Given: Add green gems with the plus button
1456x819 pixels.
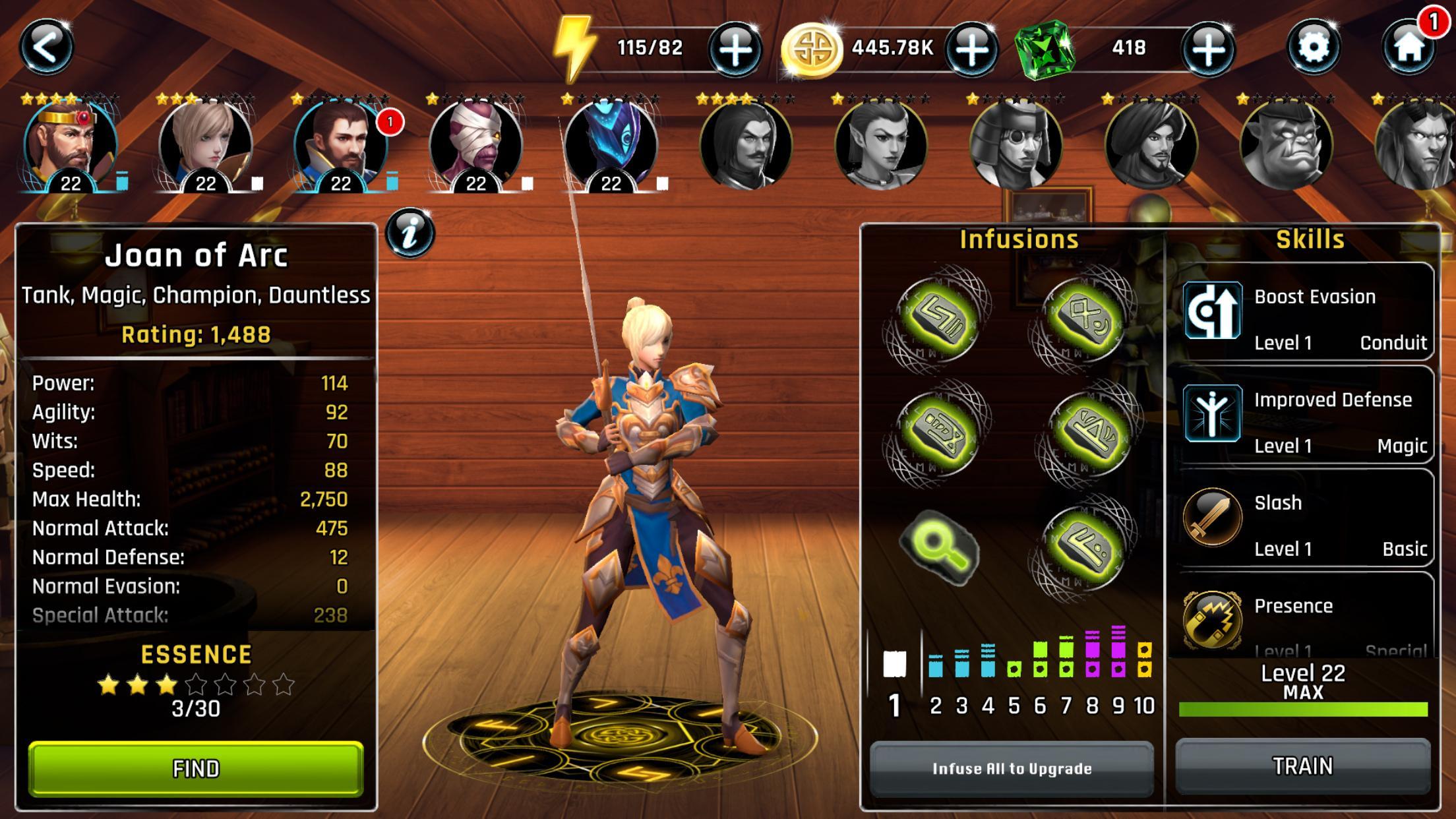Looking at the screenshot, I should coord(1207,49).
